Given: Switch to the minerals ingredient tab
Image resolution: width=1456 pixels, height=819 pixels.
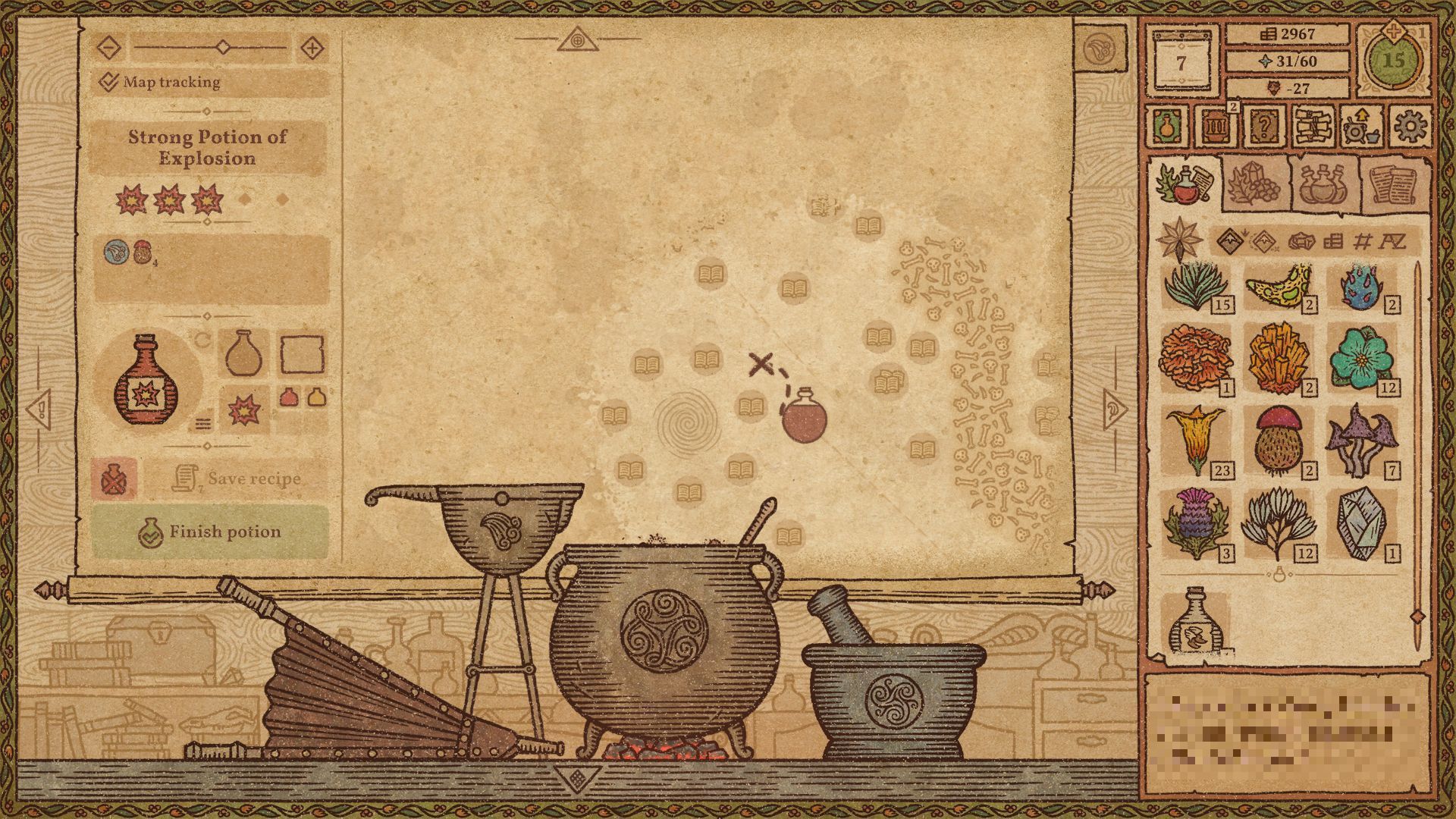Looking at the screenshot, I should click(1254, 186).
